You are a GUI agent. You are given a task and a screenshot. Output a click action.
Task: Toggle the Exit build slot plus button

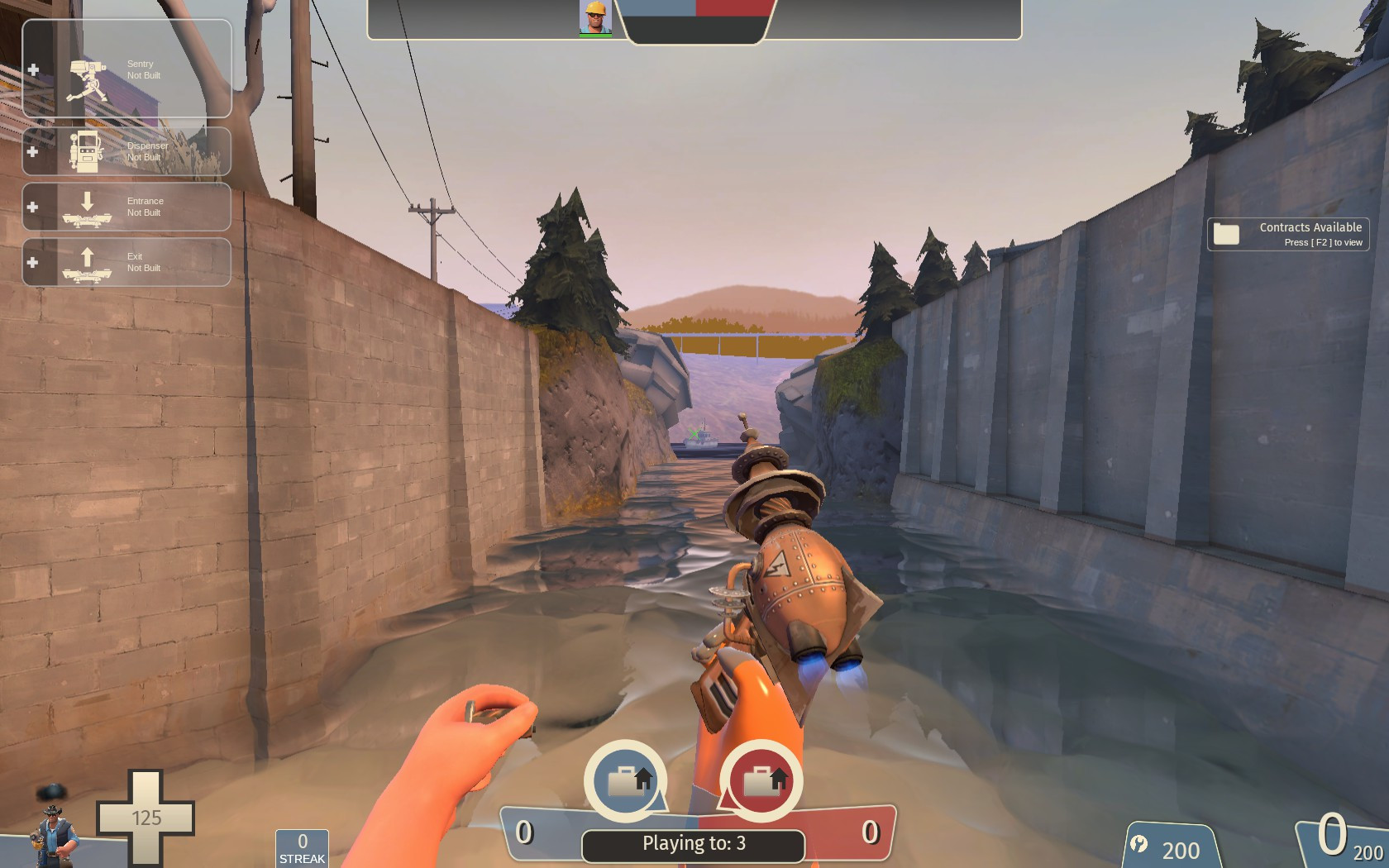tap(32, 262)
